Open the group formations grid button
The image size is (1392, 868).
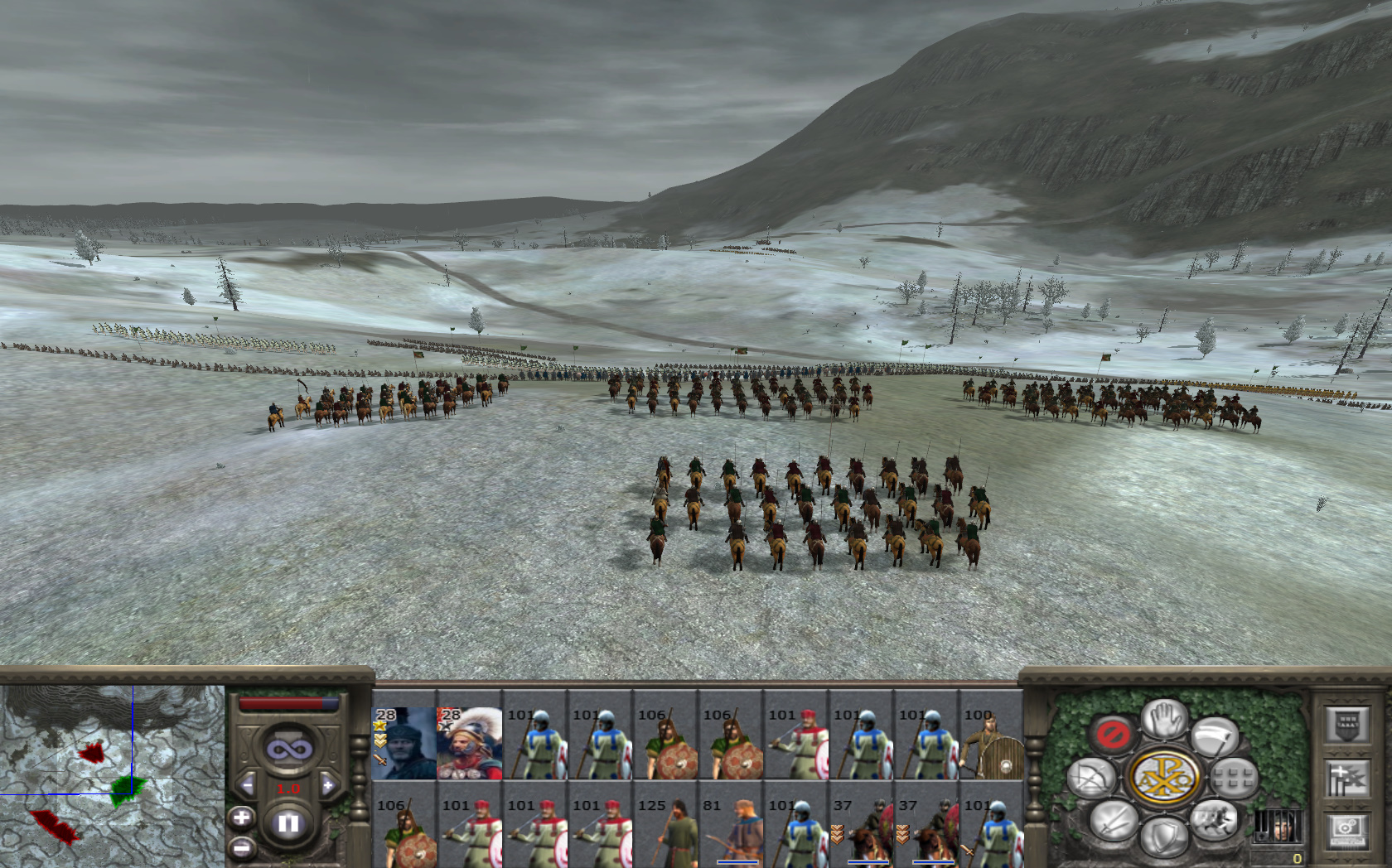1234,778
